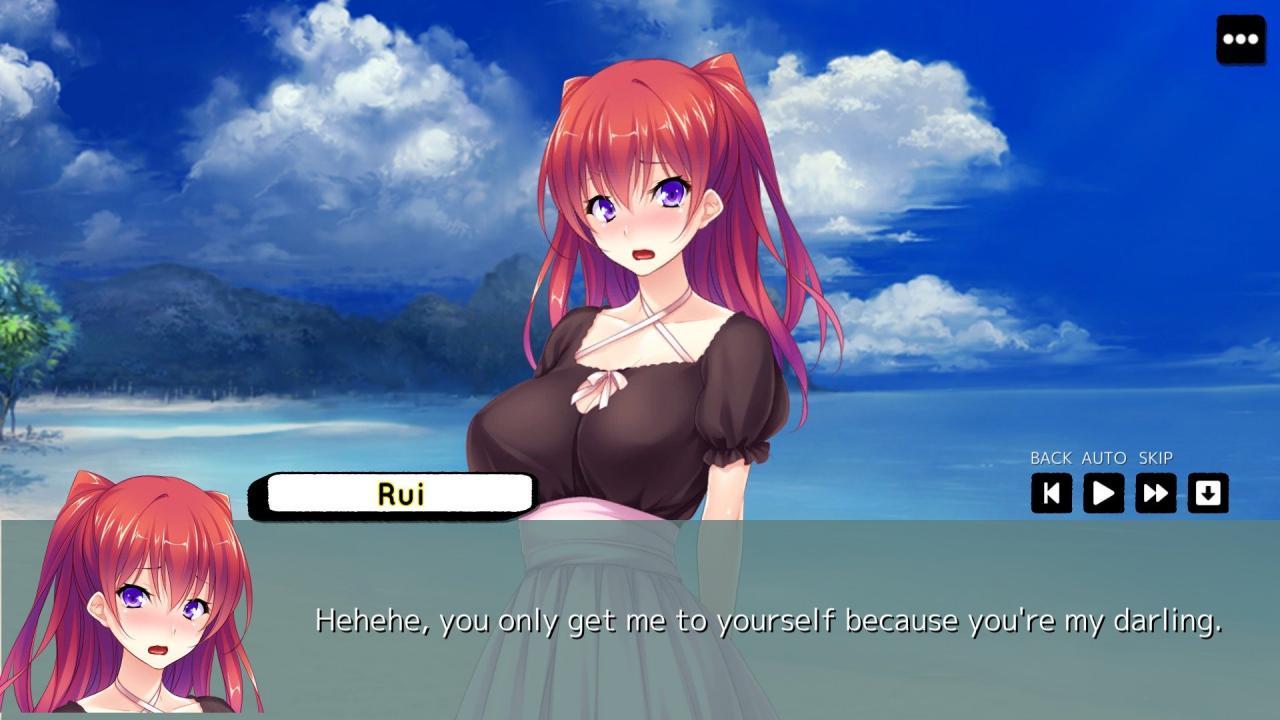The image size is (1280, 720).
Task: Collapse the text window using the arrow icon
Action: tap(1208, 493)
